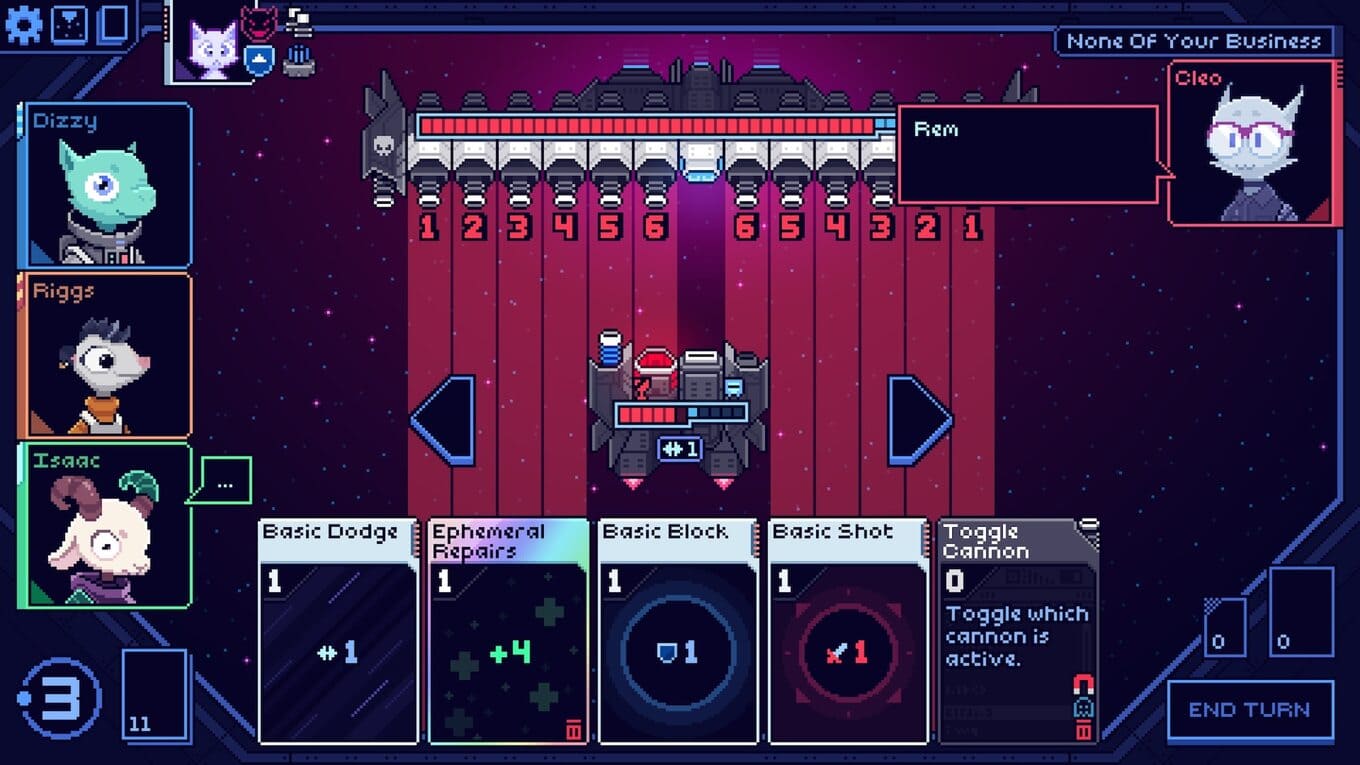
Task: Move the ship left with the arrow
Action: 442,420
